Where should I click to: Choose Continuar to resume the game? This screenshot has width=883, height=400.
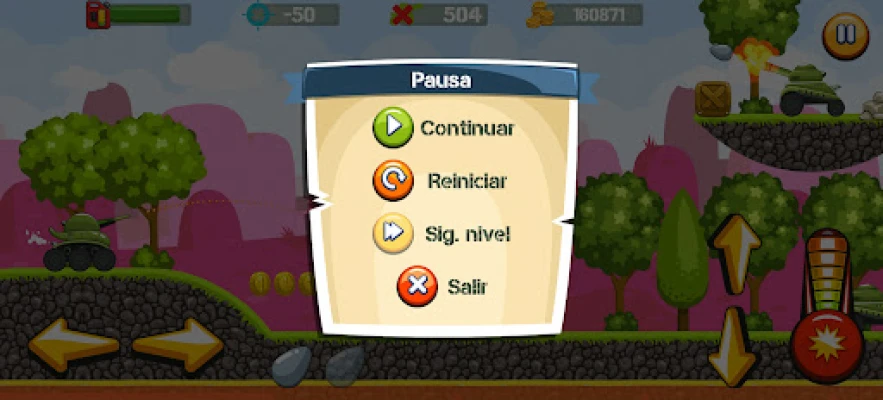(x=443, y=129)
